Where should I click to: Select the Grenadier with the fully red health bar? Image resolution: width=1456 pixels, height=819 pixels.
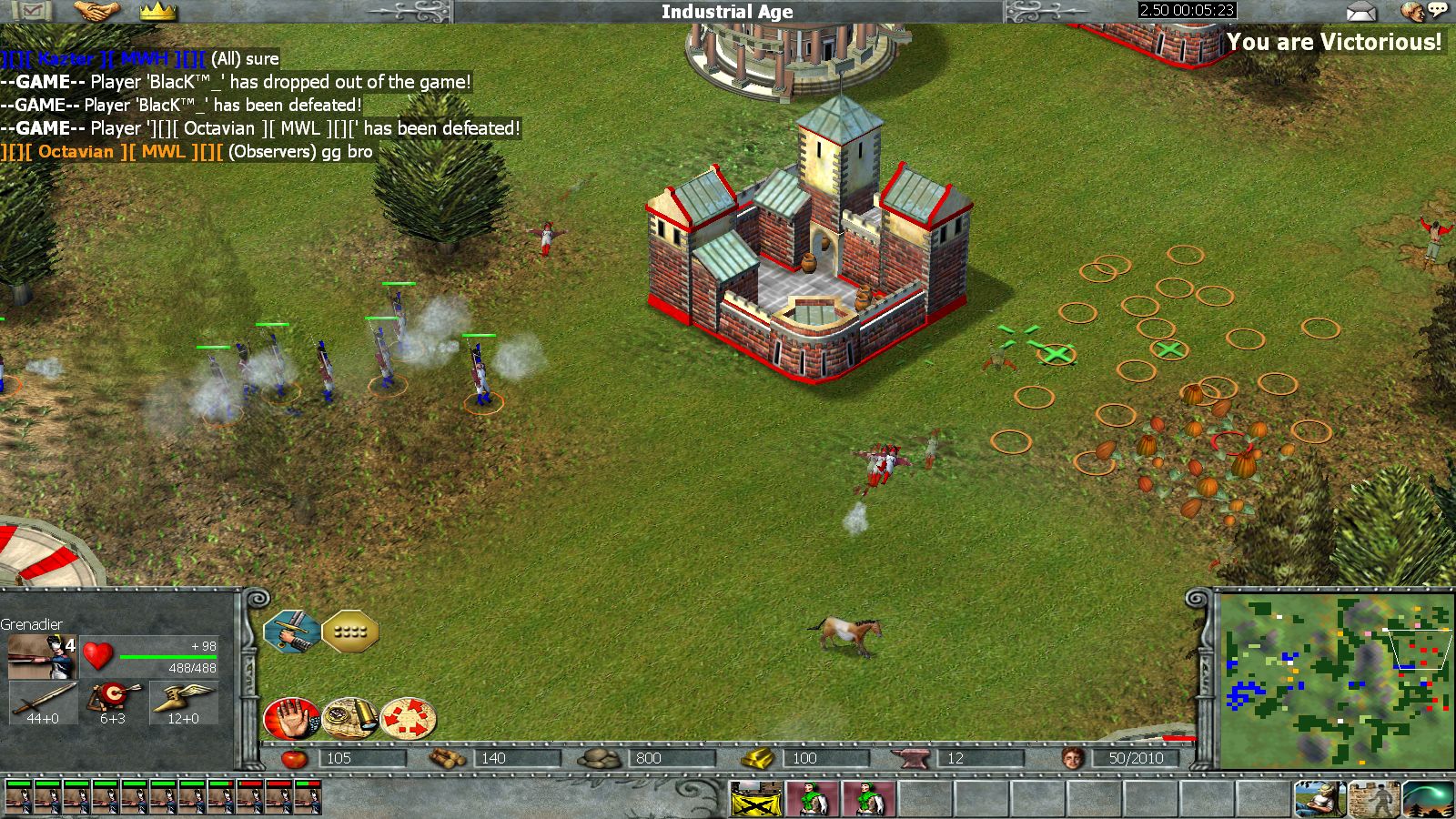pos(279,797)
